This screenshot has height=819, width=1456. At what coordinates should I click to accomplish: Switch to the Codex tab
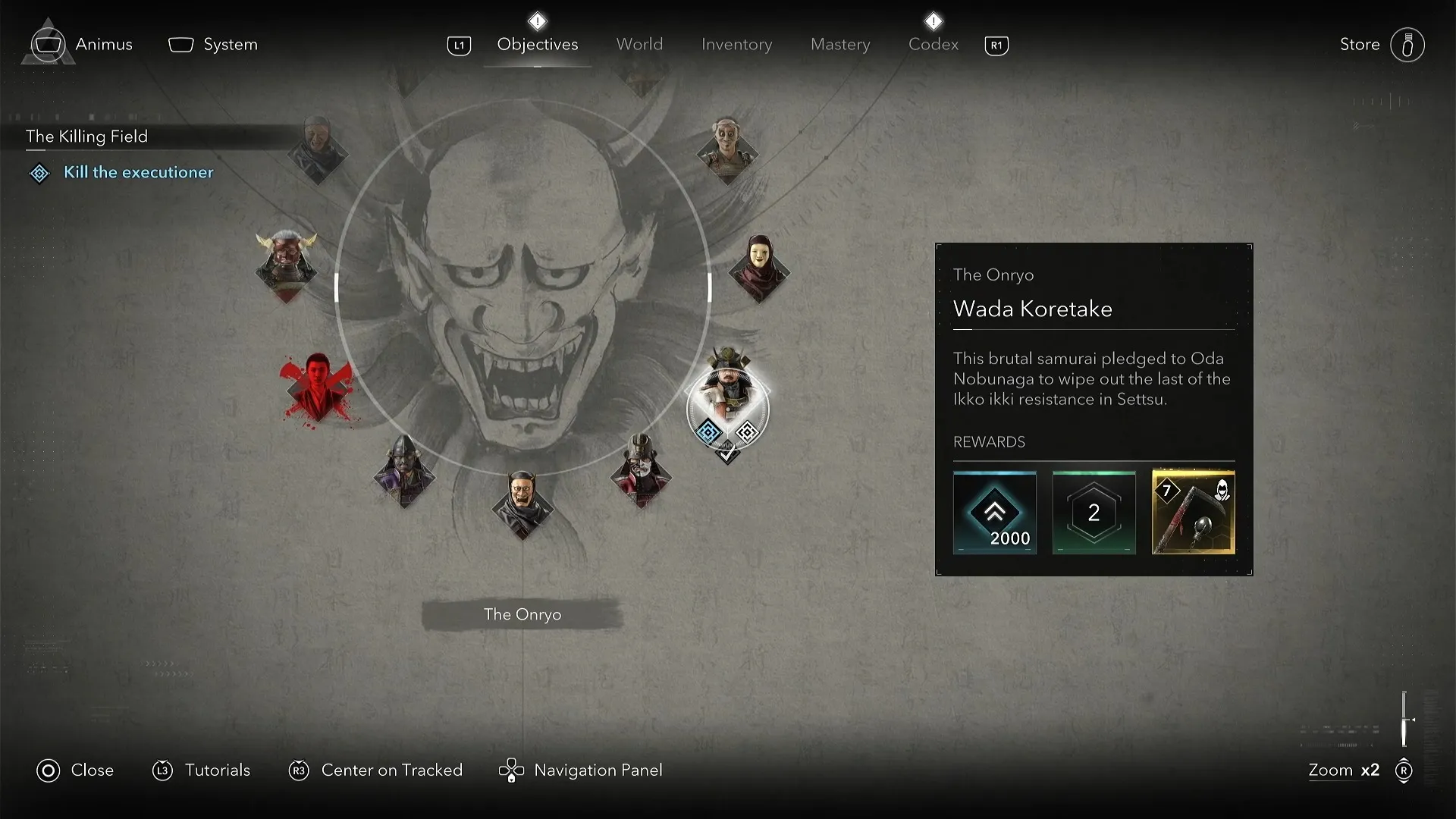tap(932, 44)
